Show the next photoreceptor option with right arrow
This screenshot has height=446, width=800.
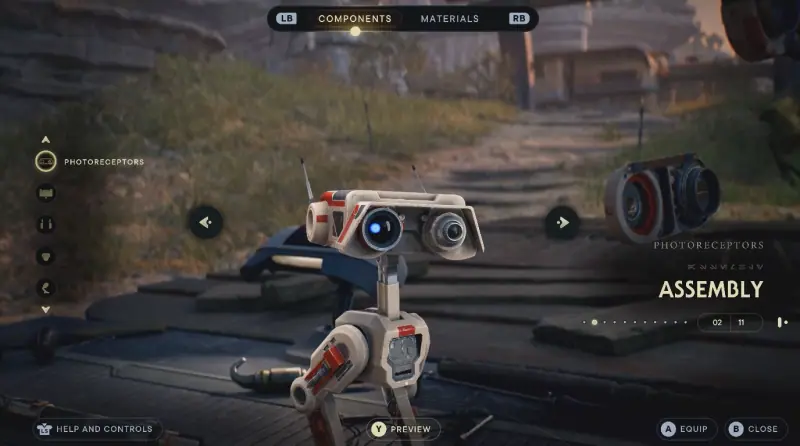[x=562, y=222]
